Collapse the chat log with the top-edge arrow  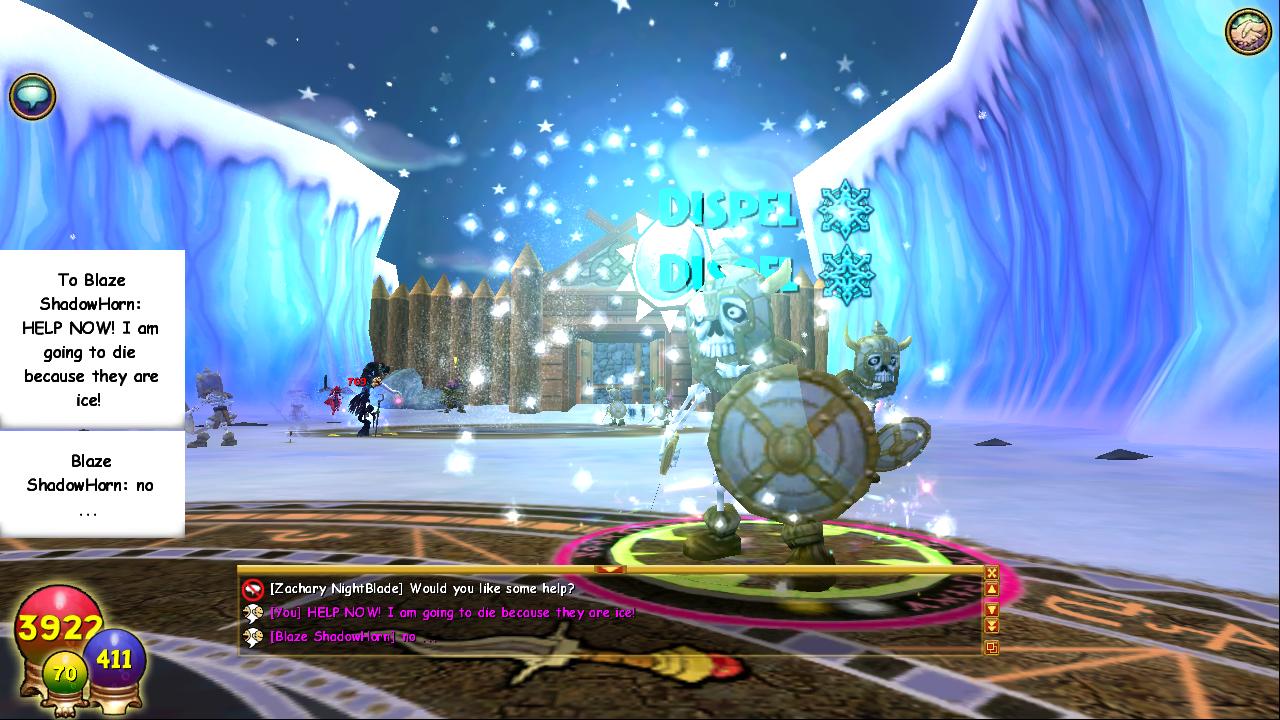(x=610, y=569)
